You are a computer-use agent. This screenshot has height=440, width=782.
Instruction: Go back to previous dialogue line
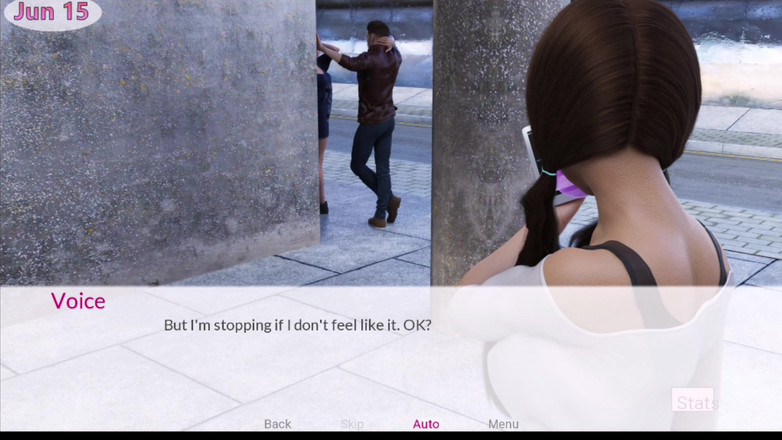277,424
